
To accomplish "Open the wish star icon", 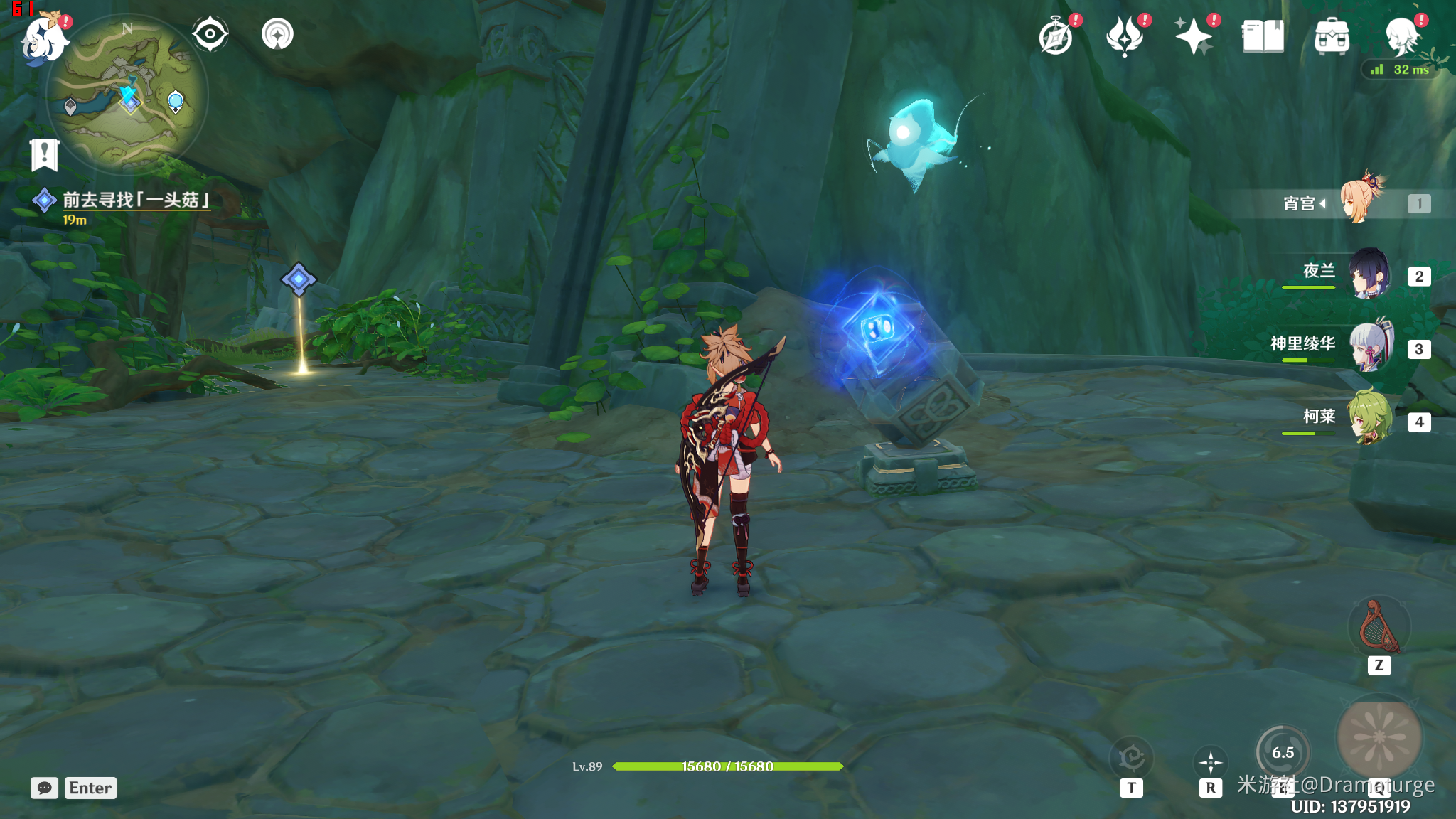I will coord(1193,36).
